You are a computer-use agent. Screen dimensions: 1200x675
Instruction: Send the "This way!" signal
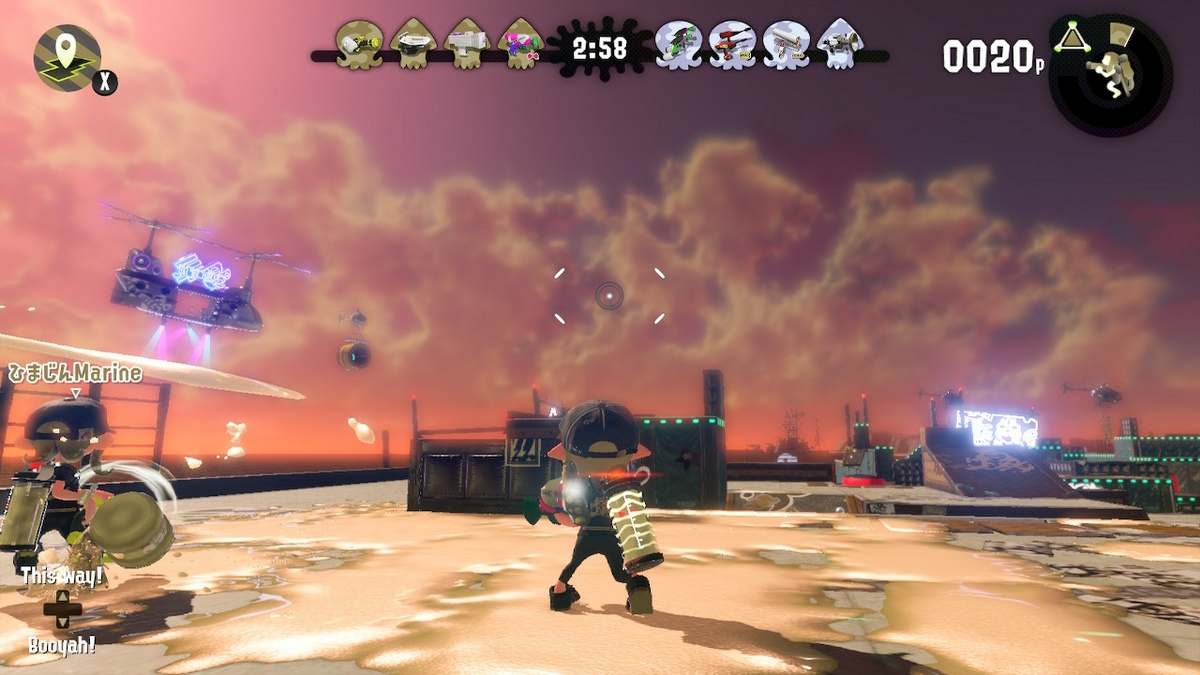[x=62, y=578]
